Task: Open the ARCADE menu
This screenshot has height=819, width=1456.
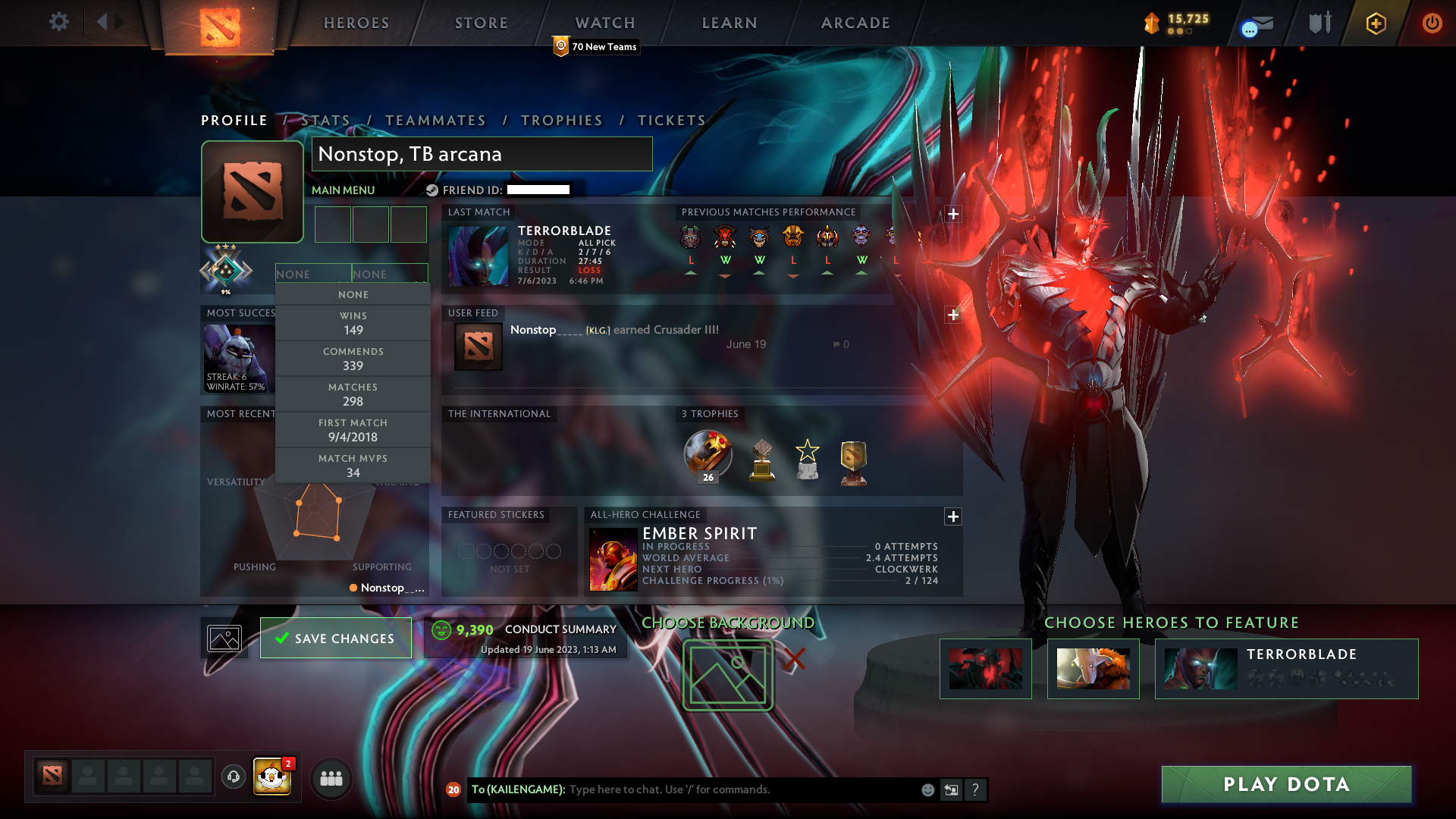Action: click(855, 23)
